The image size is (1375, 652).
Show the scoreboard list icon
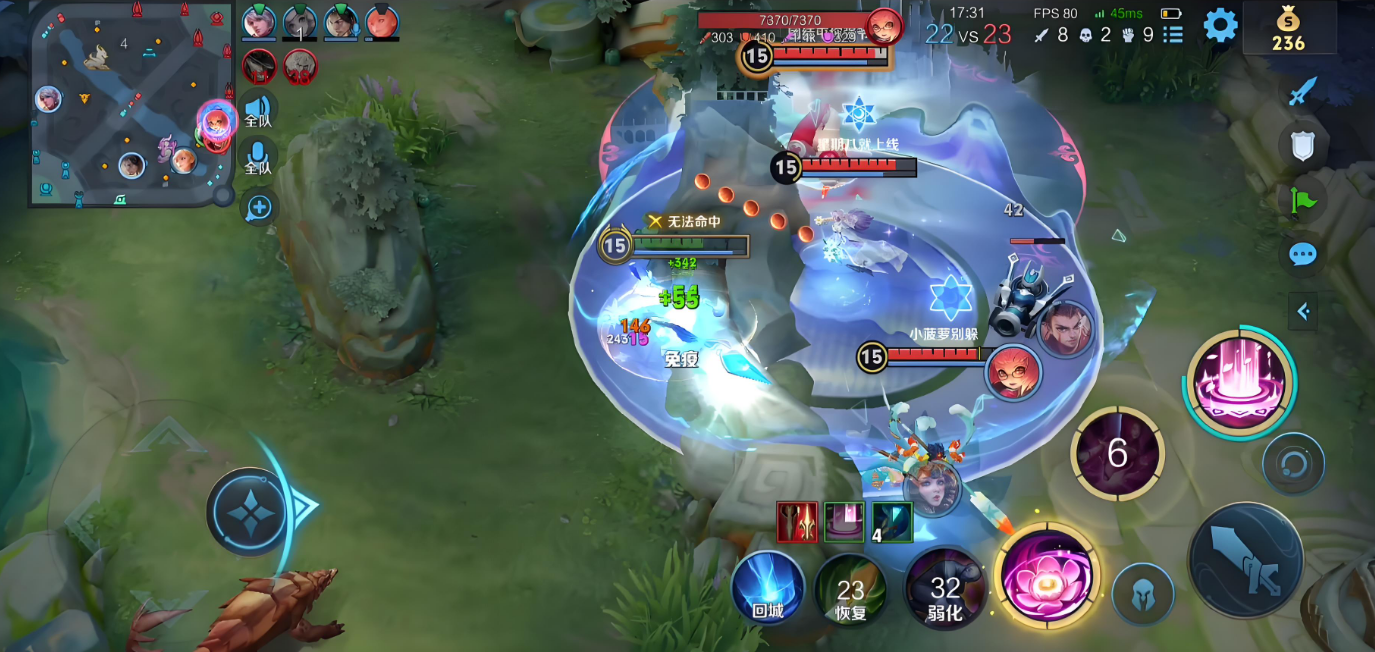pos(1173,35)
